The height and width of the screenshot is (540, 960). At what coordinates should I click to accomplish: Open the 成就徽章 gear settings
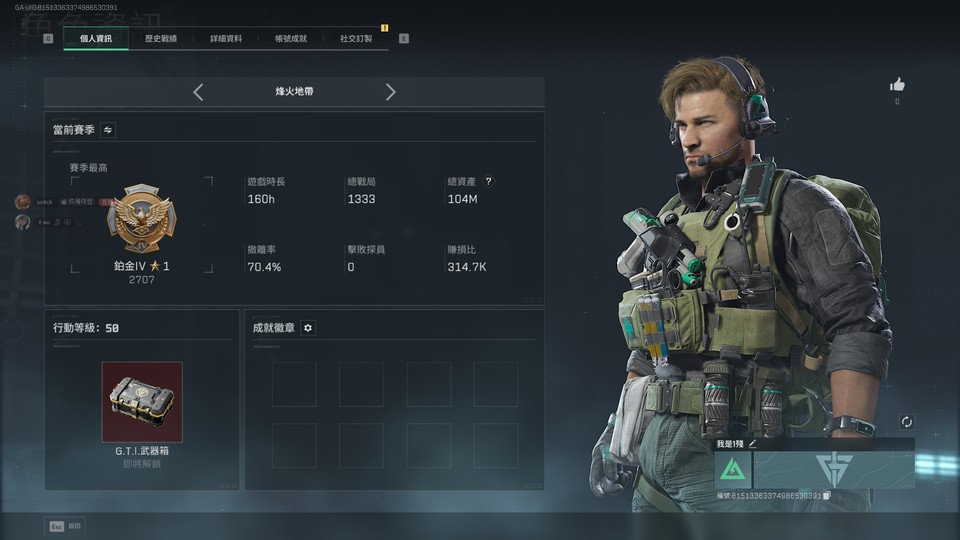[x=308, y=328]
